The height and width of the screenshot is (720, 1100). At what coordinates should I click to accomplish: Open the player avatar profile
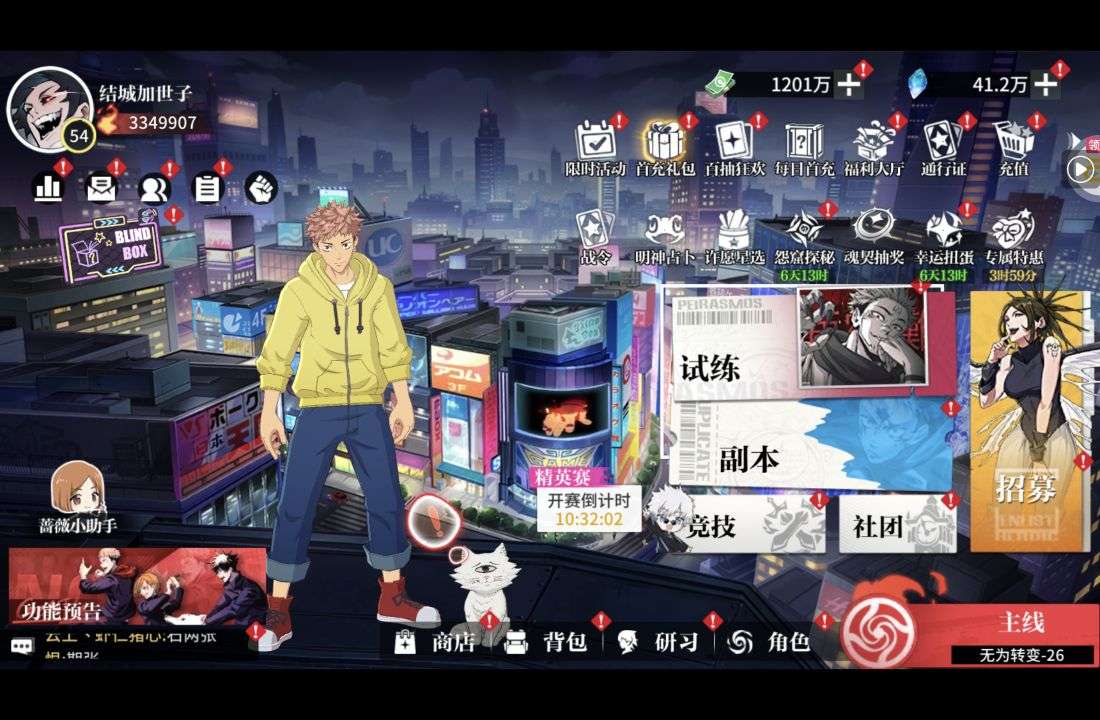pos(47,105)
